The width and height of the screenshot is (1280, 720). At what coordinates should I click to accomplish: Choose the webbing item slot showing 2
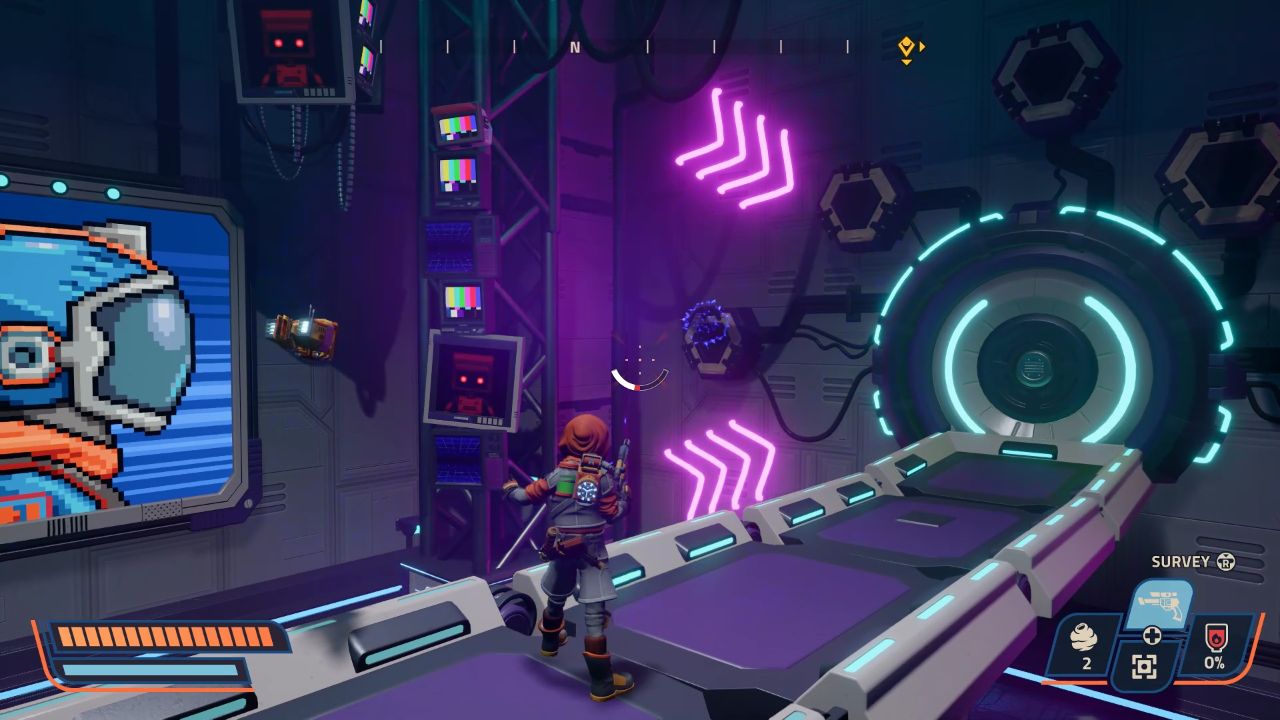(x=1080, y=645)
